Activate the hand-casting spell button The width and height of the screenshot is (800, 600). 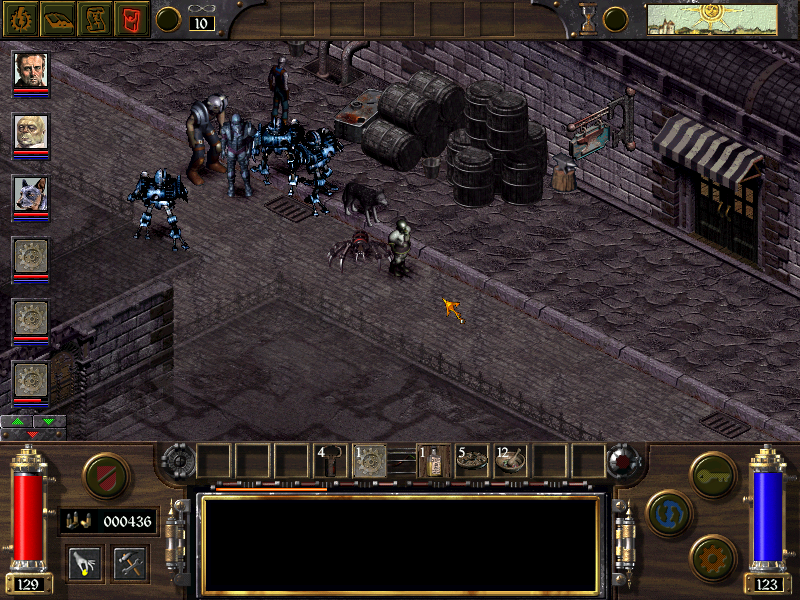84,562
